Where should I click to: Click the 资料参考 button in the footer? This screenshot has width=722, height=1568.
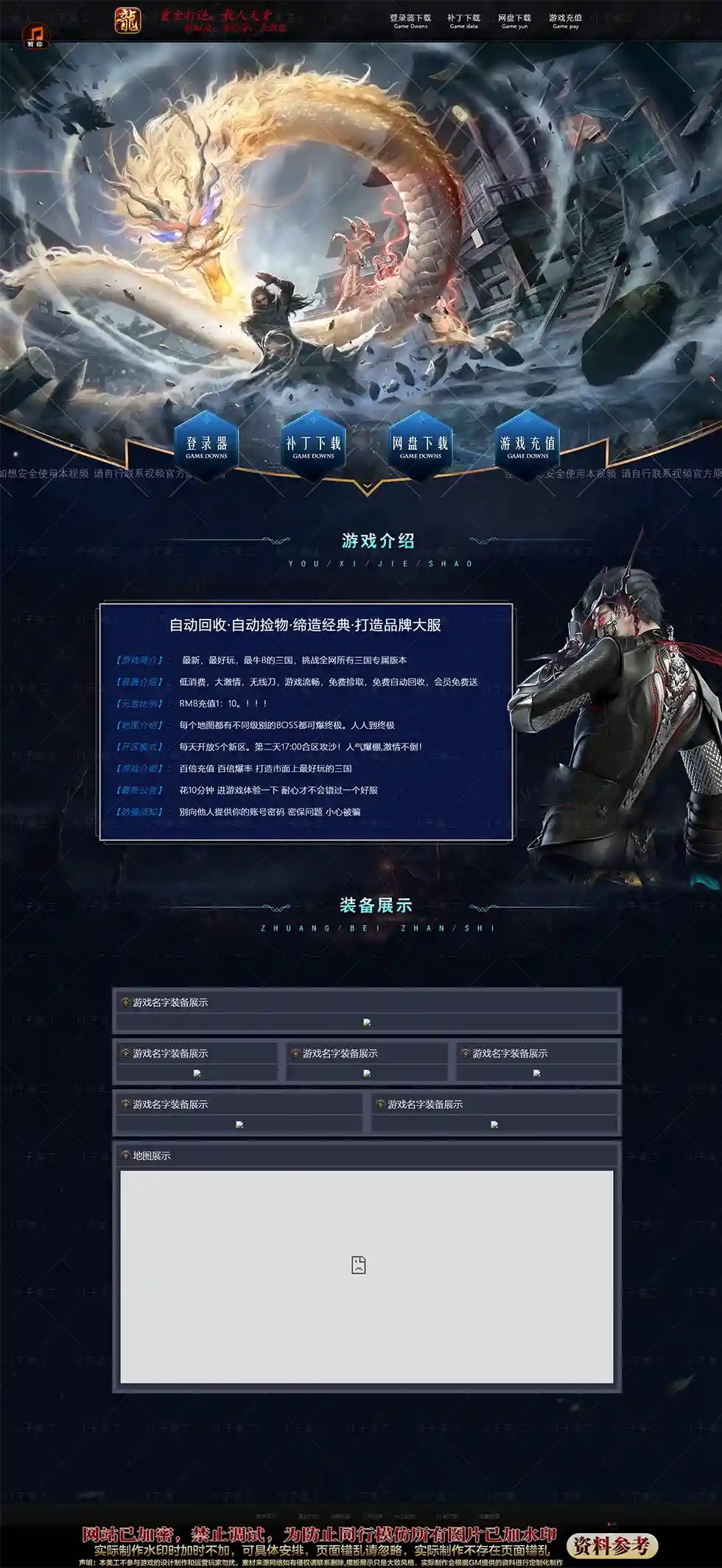click(611, 1545)
